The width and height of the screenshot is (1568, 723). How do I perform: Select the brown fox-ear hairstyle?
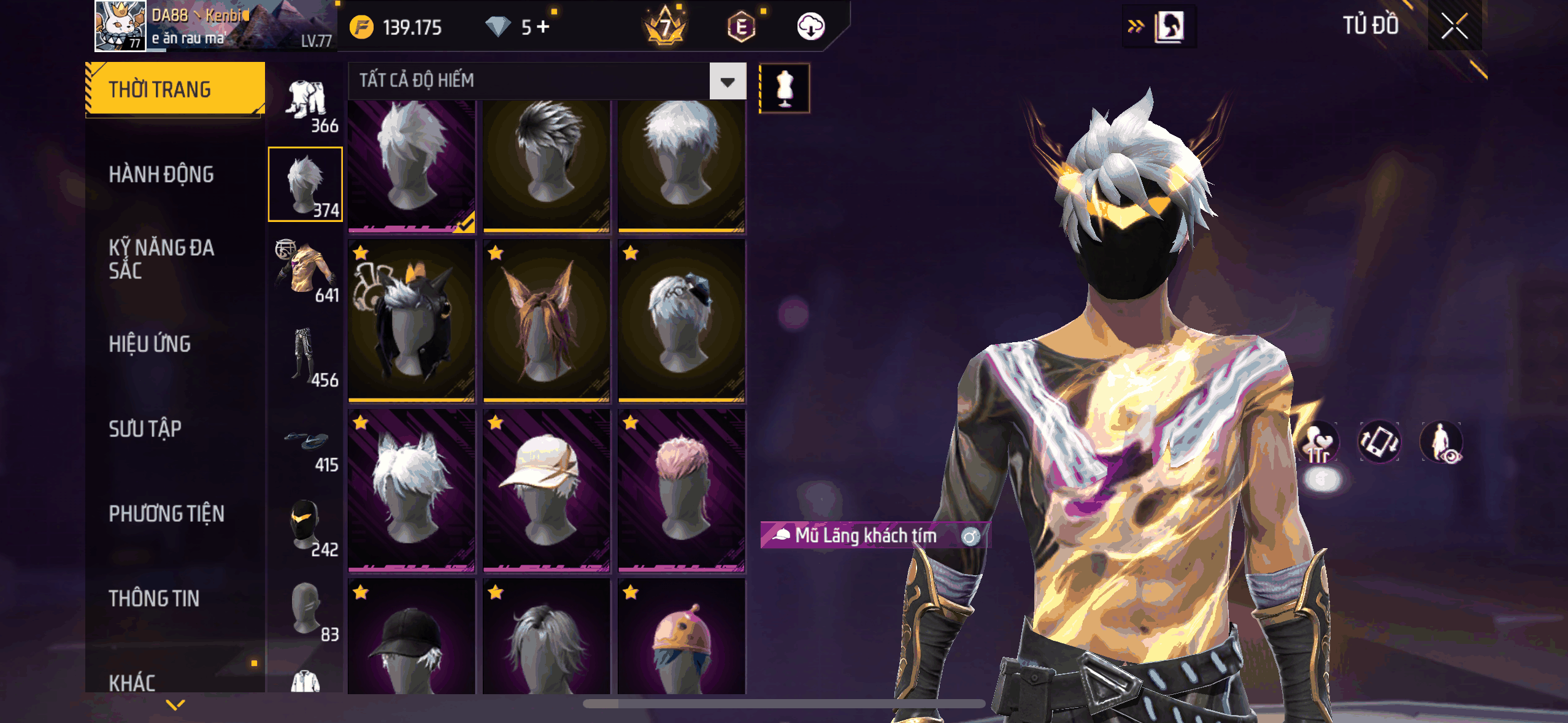coord(546,320)
